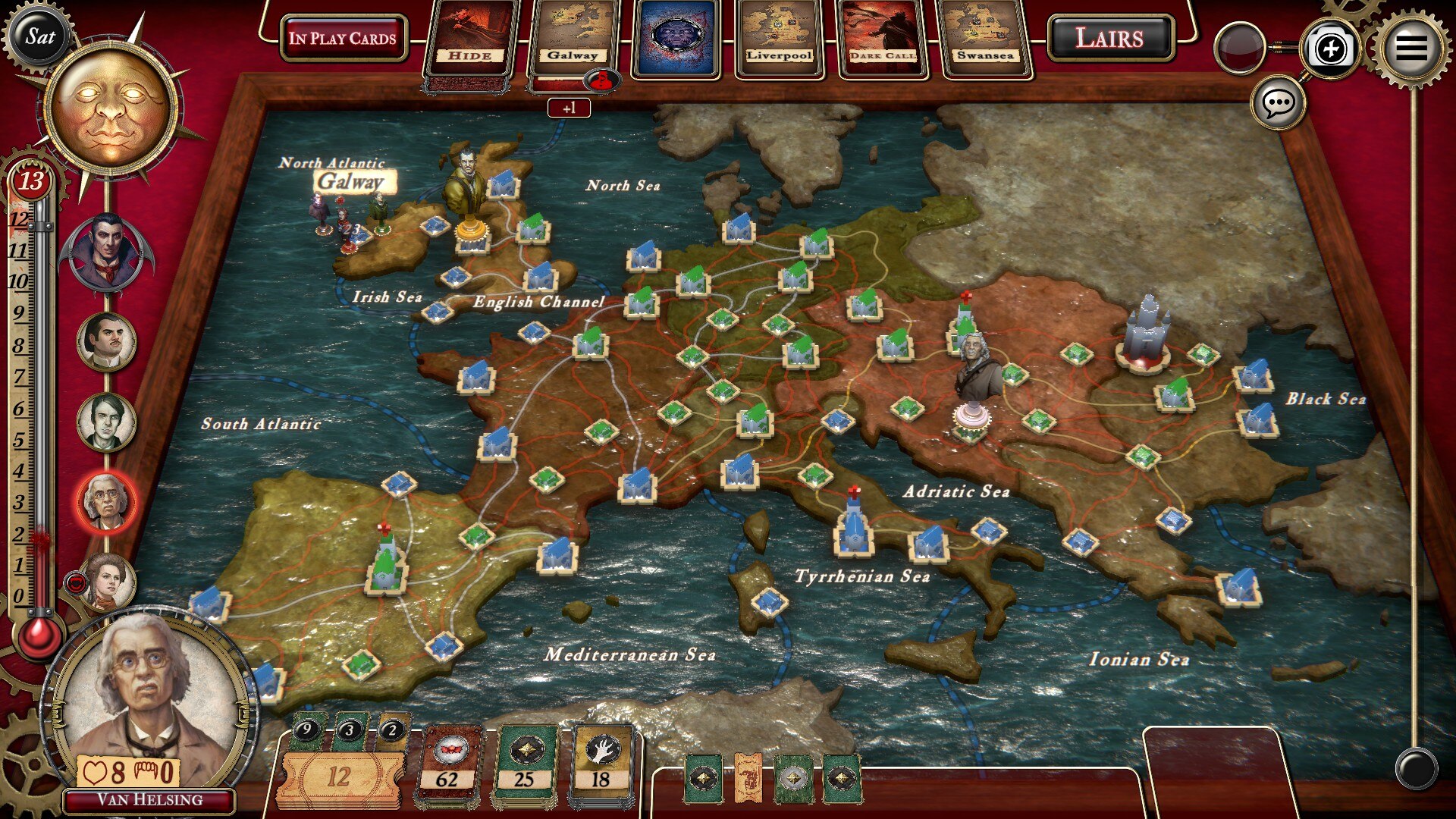
Task: Click the camera control button
Action: pyautogui.click(x=1331, y=49)
